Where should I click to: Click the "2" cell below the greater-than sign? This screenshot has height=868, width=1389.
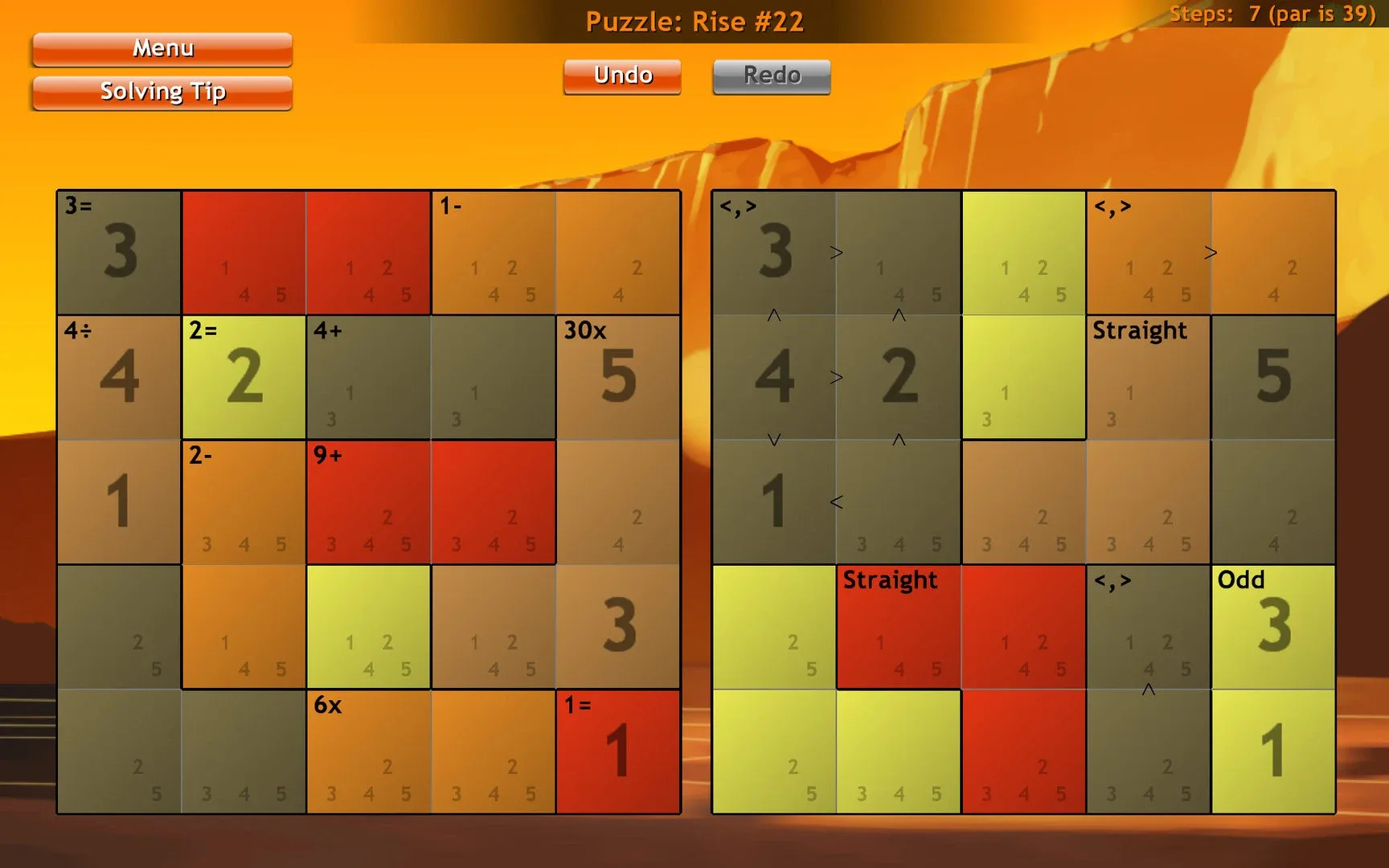coord(898,378)
